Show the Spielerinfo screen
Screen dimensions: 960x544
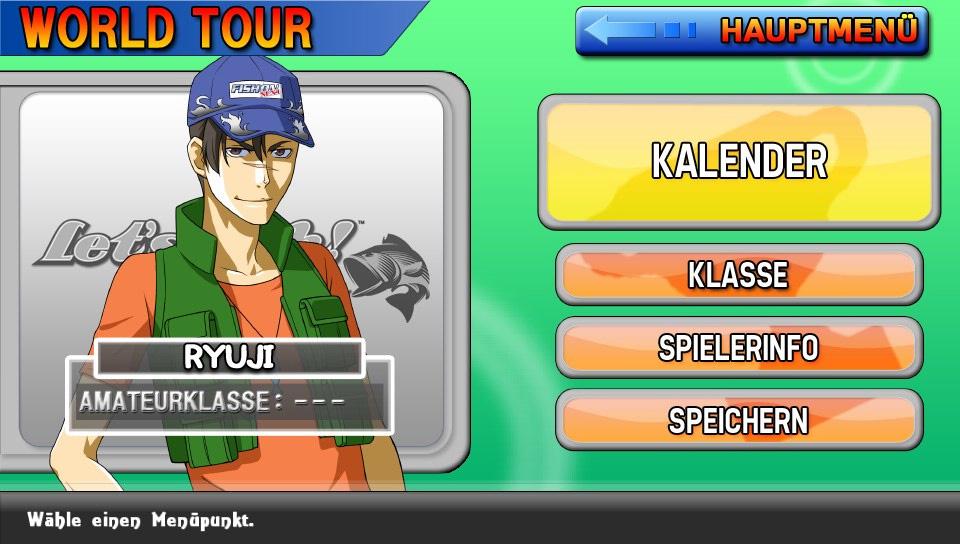(739, 348)
